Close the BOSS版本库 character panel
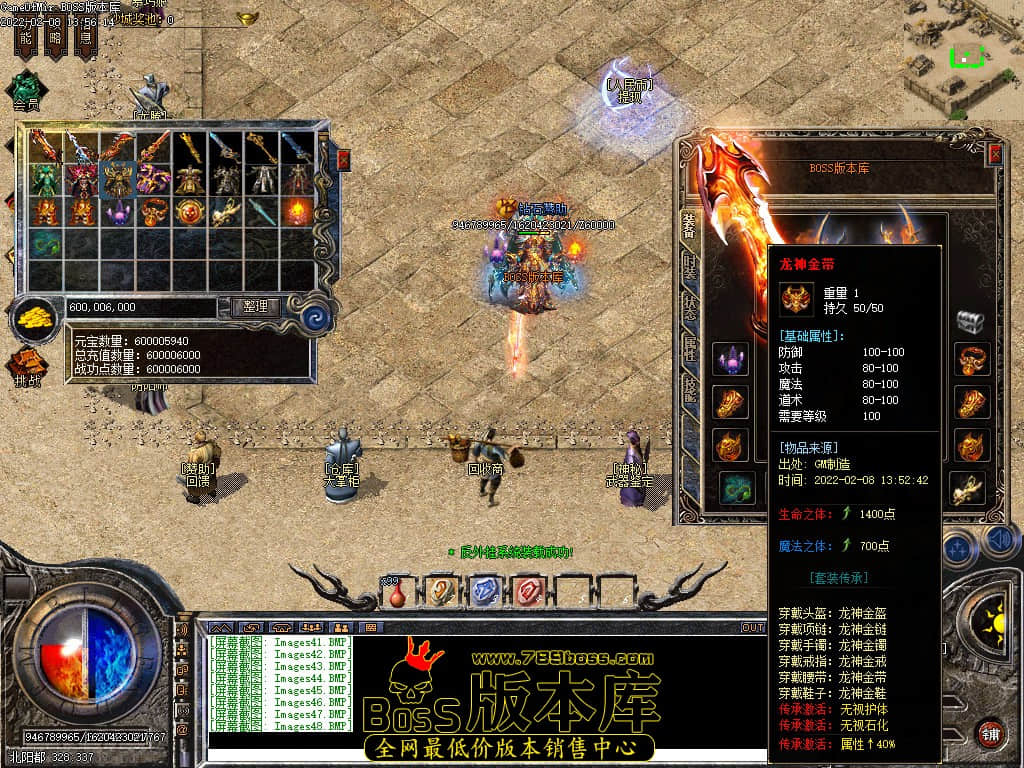1024x768 pixels. point(995,154)
